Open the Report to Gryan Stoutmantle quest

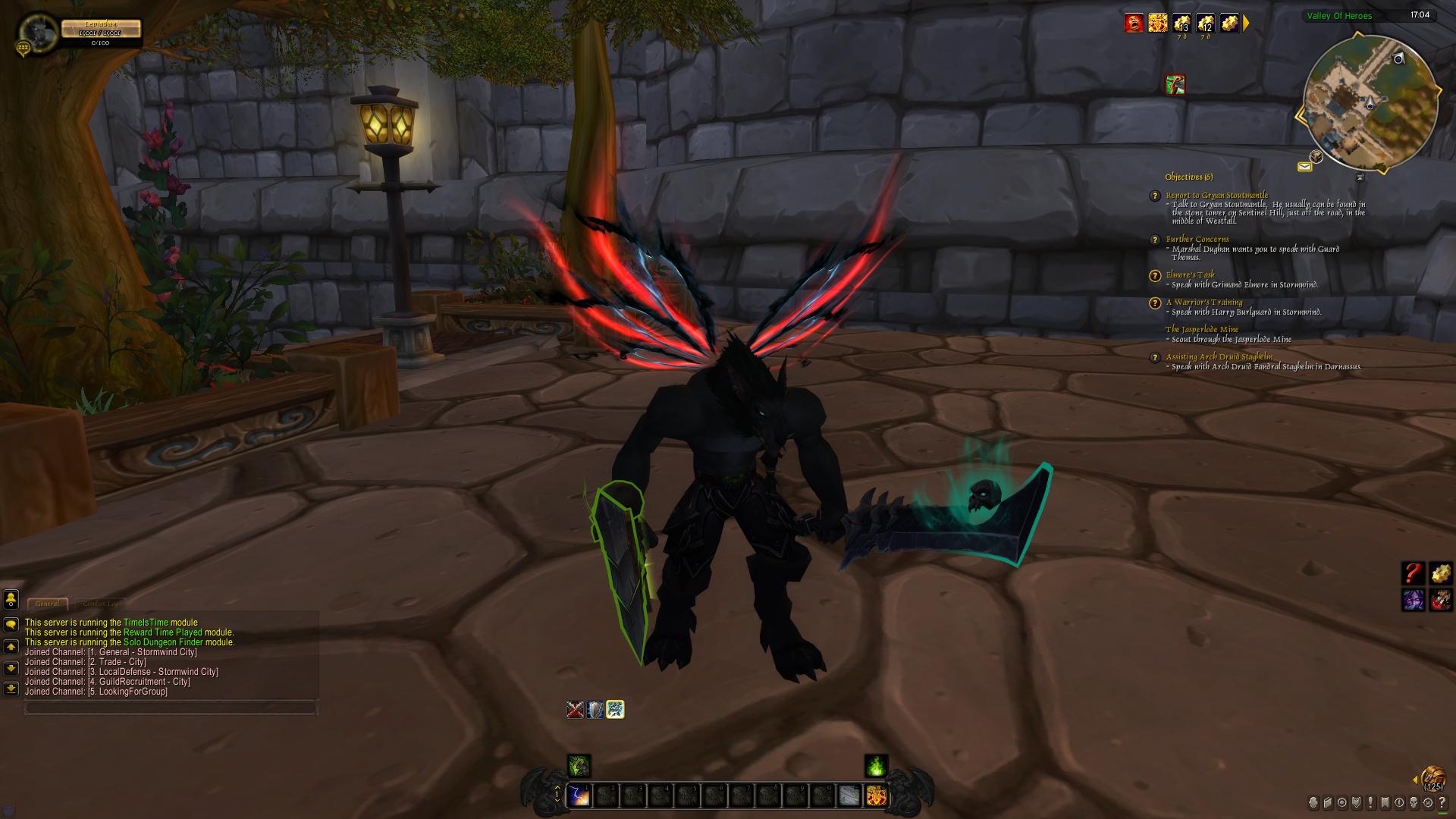tap(1216, 195)
